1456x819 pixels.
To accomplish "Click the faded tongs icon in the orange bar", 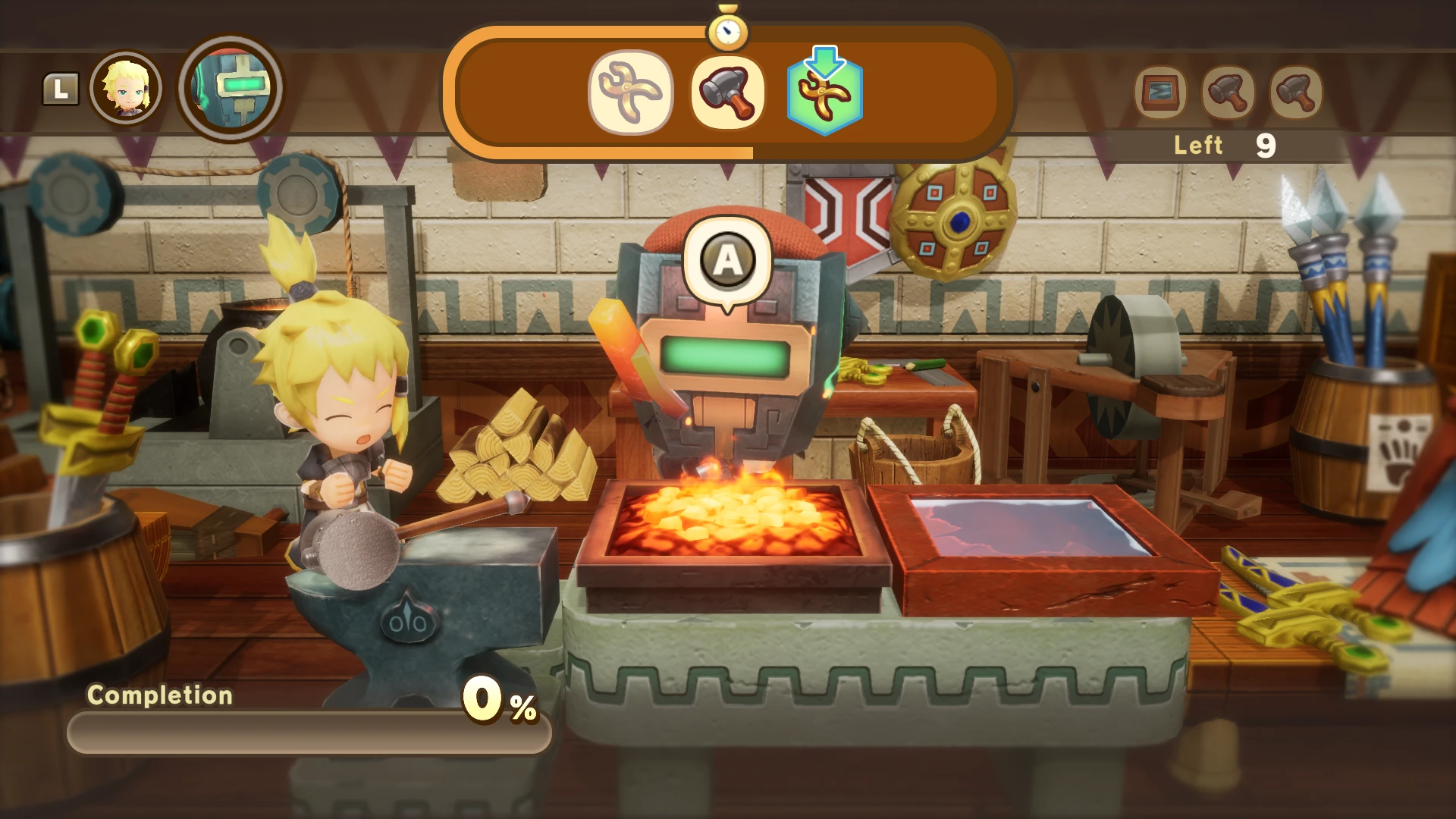I will click(630, 93).
